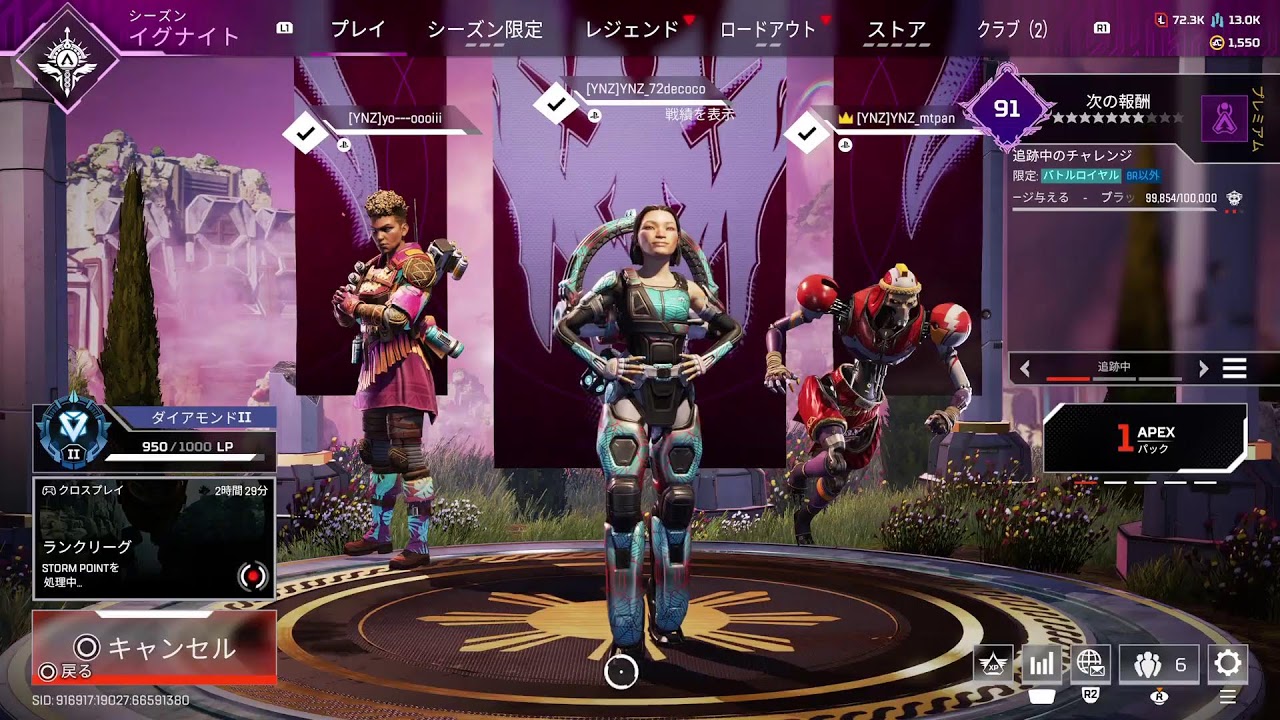Cancel matchmaking with キャンセル button
The width and height of the screenshot is (1280, 720).
(155, 647)
